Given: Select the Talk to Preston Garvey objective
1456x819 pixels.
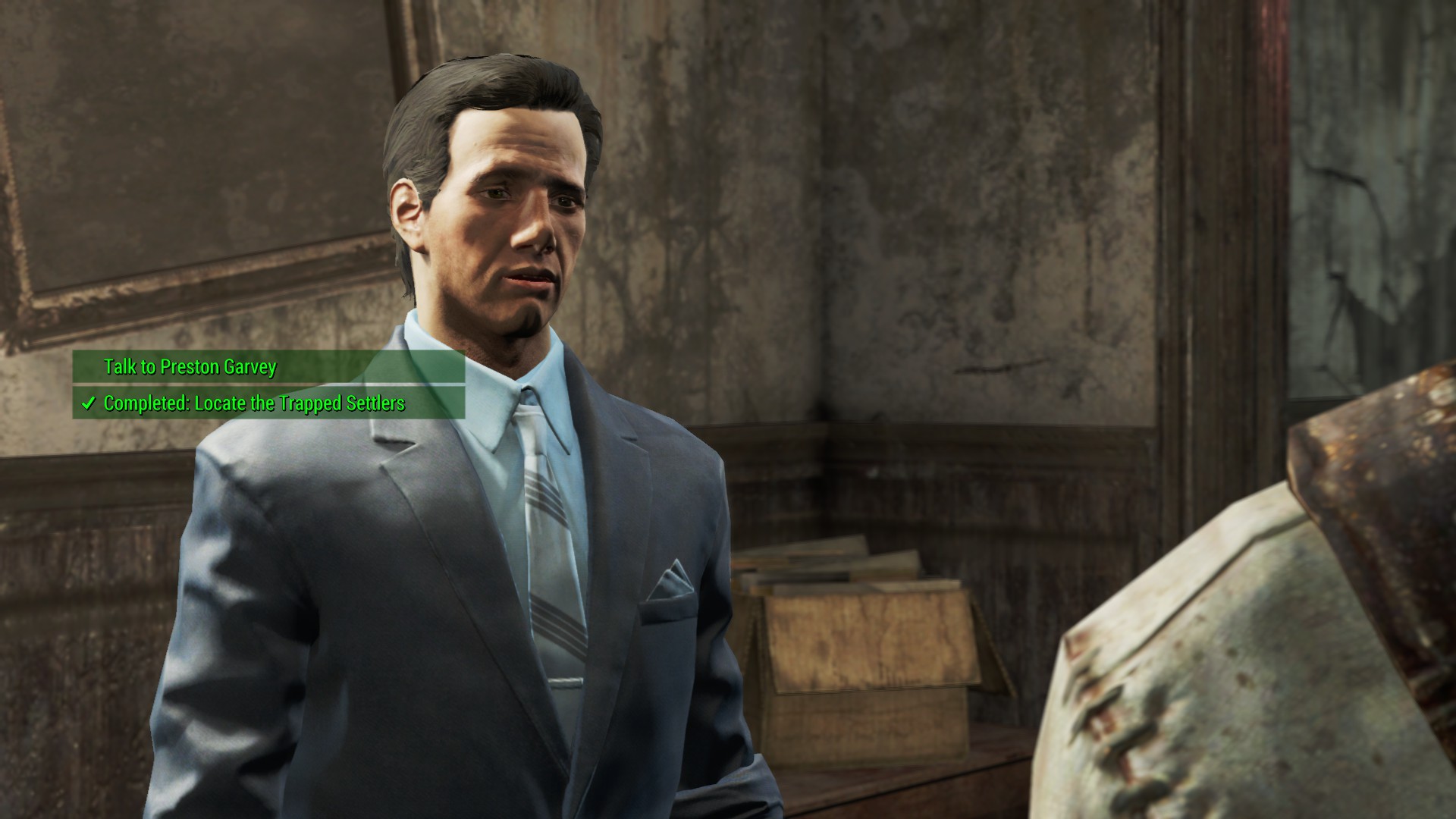Looking at the screenshot, I should [x=190, y=367].
